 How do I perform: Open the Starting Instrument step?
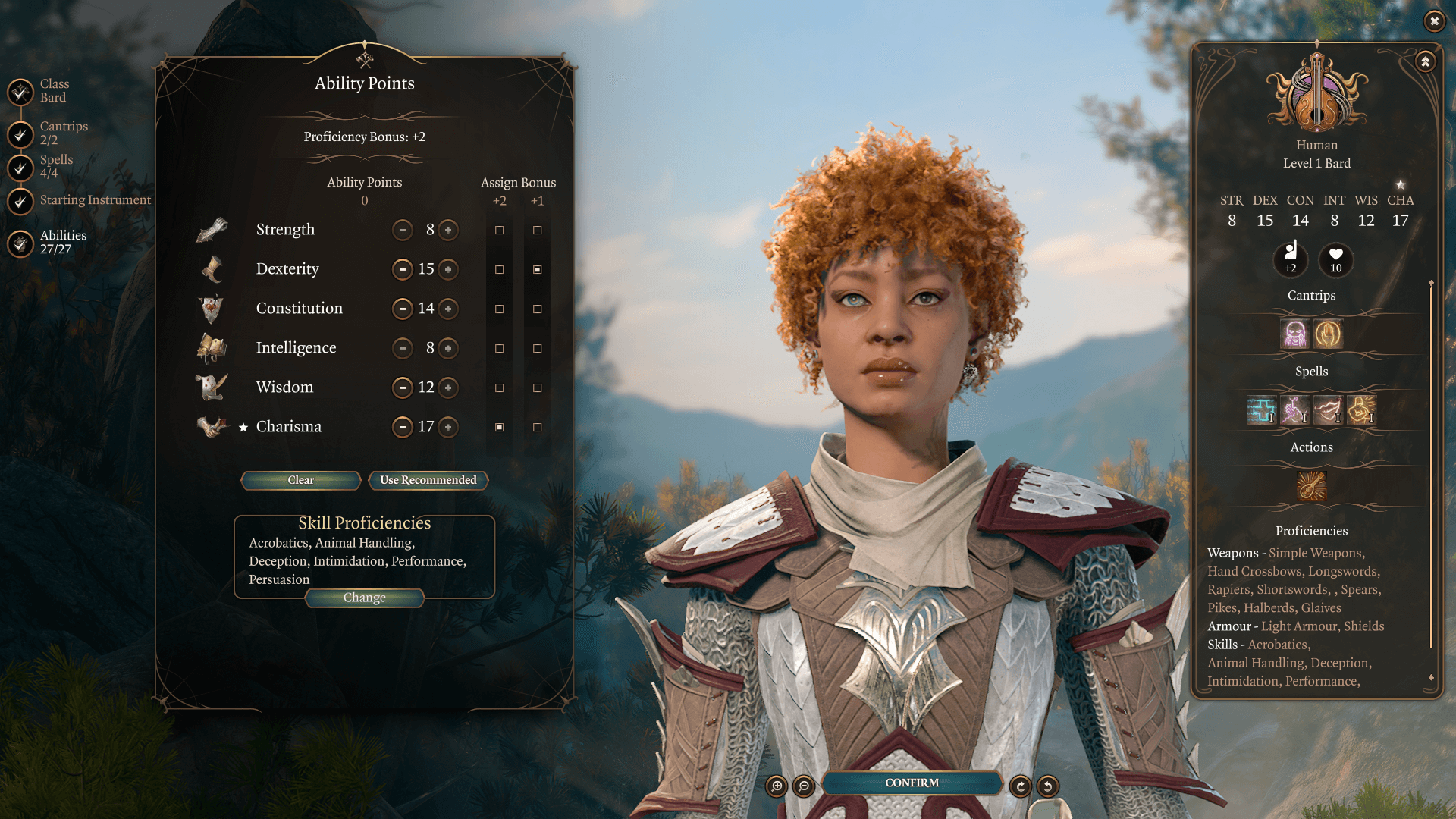(x=95, y=199)
